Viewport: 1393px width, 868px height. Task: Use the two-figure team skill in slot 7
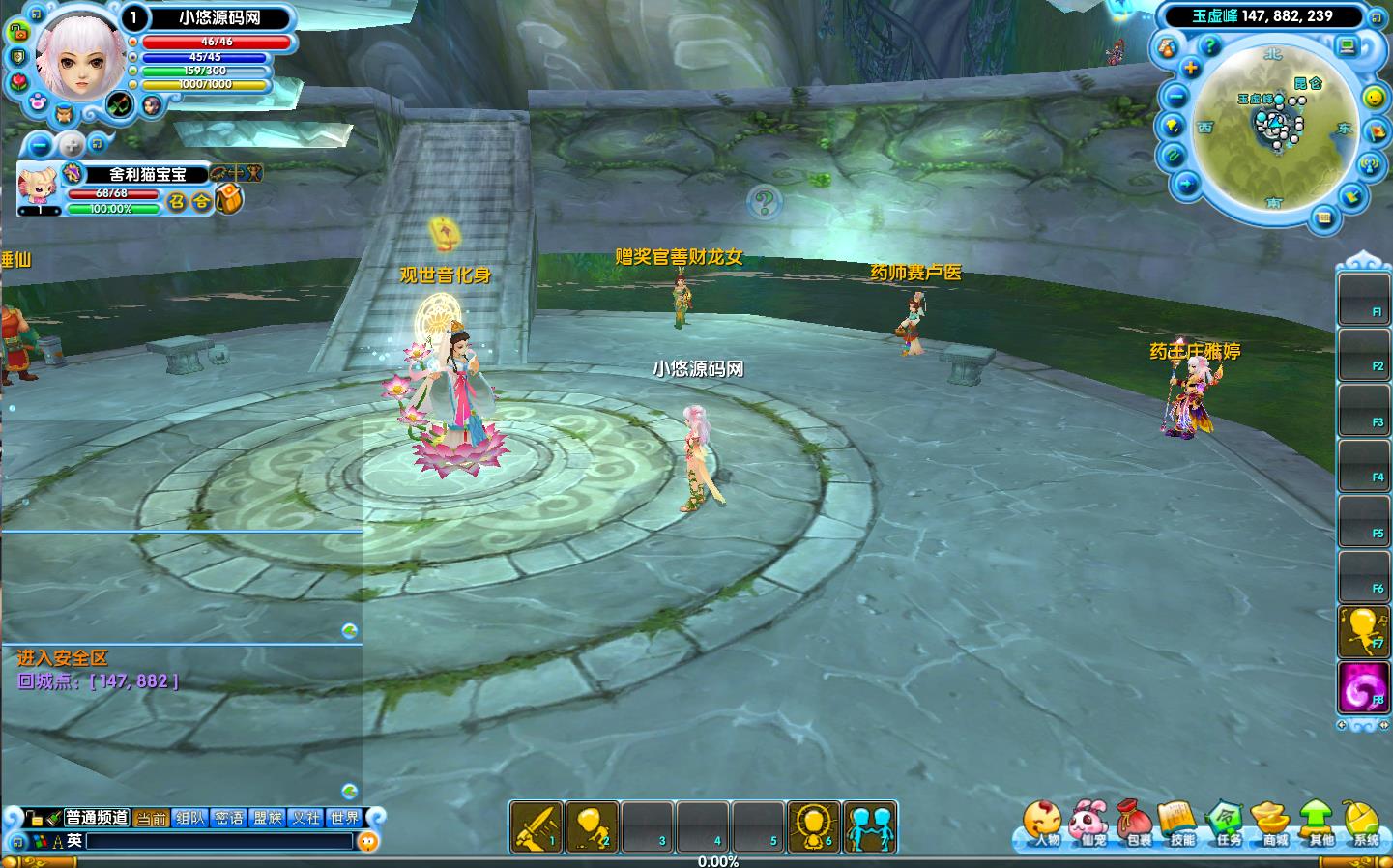(x=869, y=827)
